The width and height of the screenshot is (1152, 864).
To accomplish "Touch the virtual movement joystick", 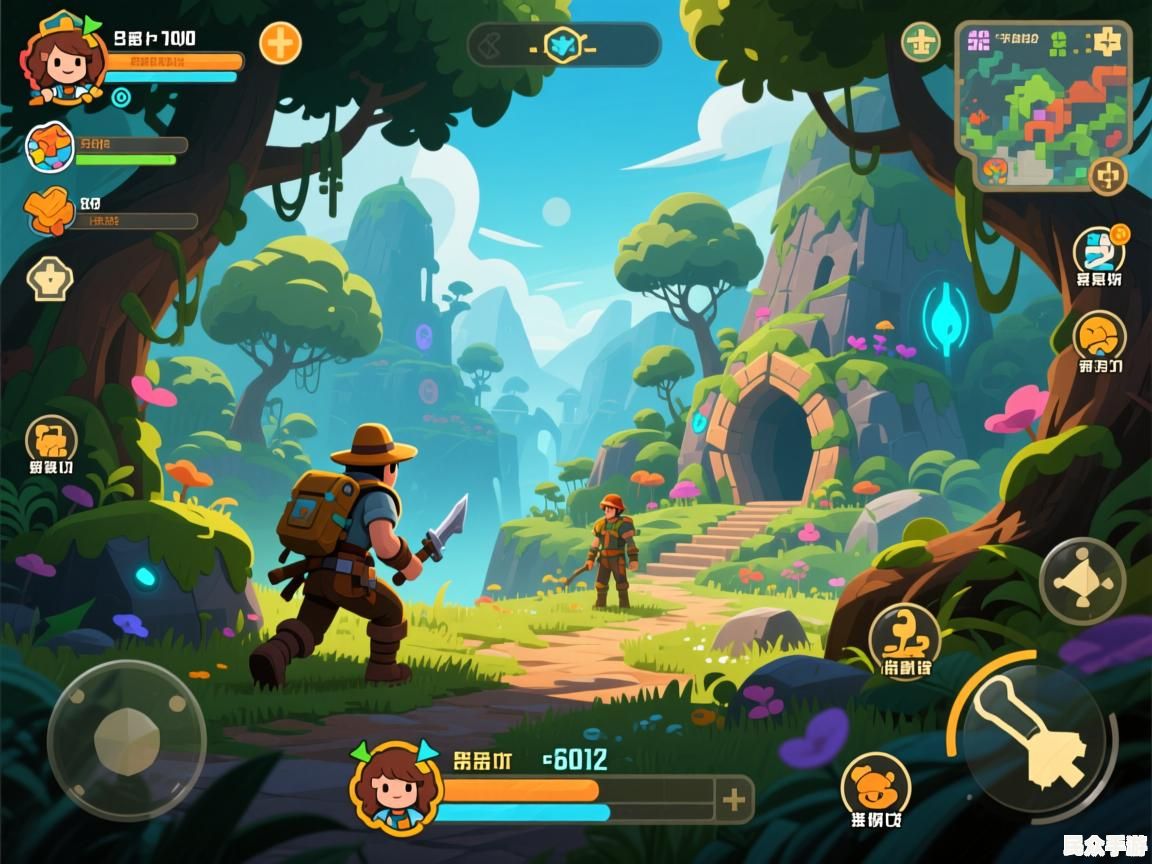I will click(x=126, y=740).
